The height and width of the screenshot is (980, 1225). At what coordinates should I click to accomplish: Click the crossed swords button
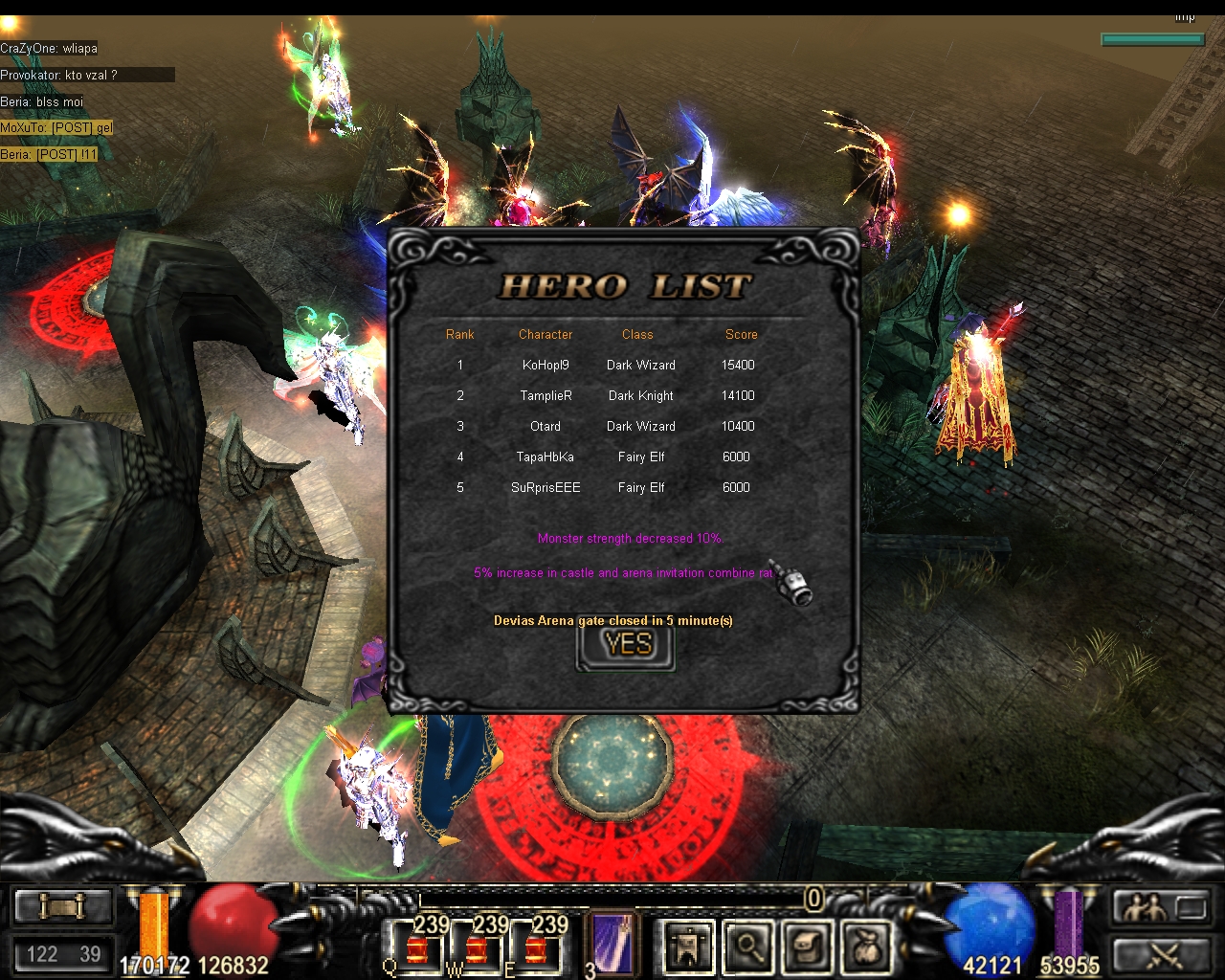point(1162,954)
